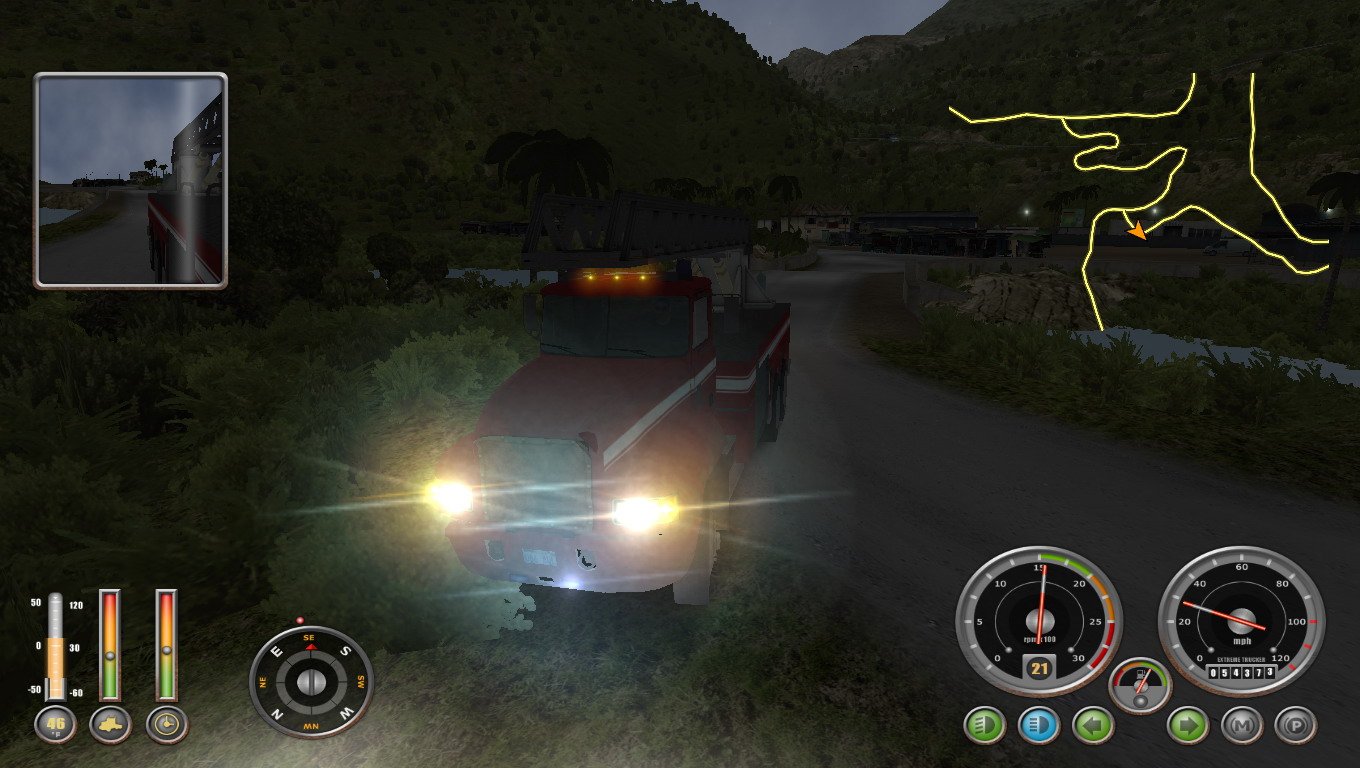Toggle the blue high-beam headlights button

pyautogui.click(x=1039, y=725)
